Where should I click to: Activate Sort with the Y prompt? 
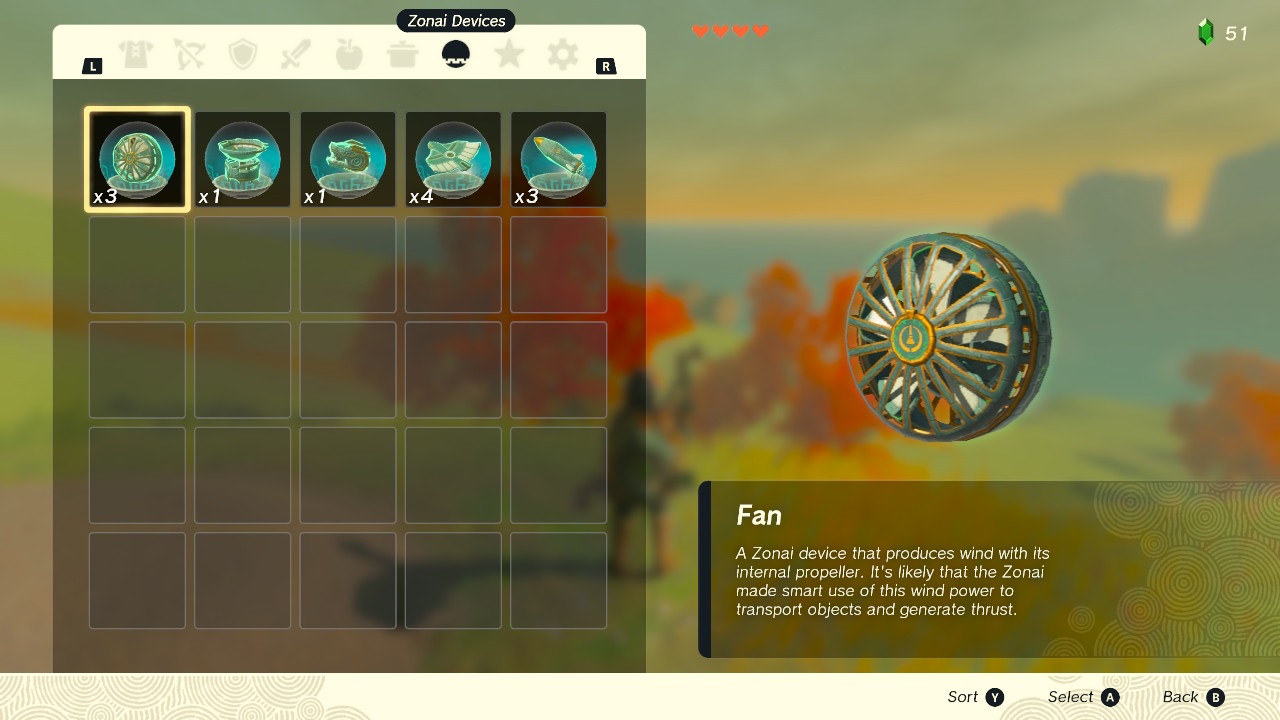click(975, 697)
